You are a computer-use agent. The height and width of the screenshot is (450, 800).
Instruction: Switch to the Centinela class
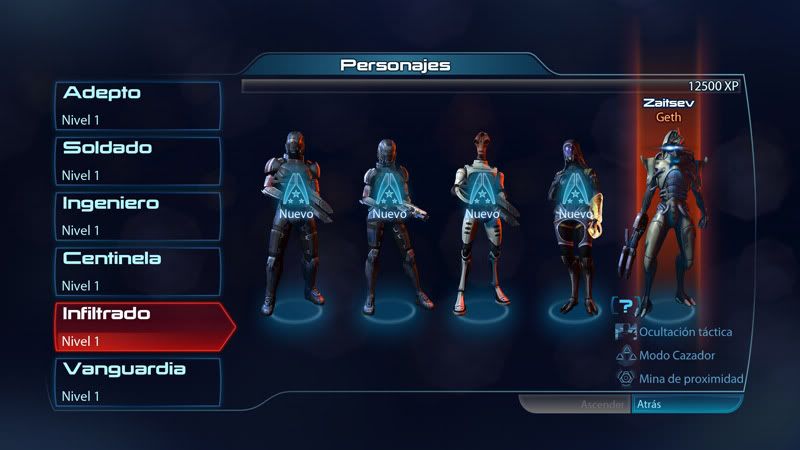pos(137,270)
